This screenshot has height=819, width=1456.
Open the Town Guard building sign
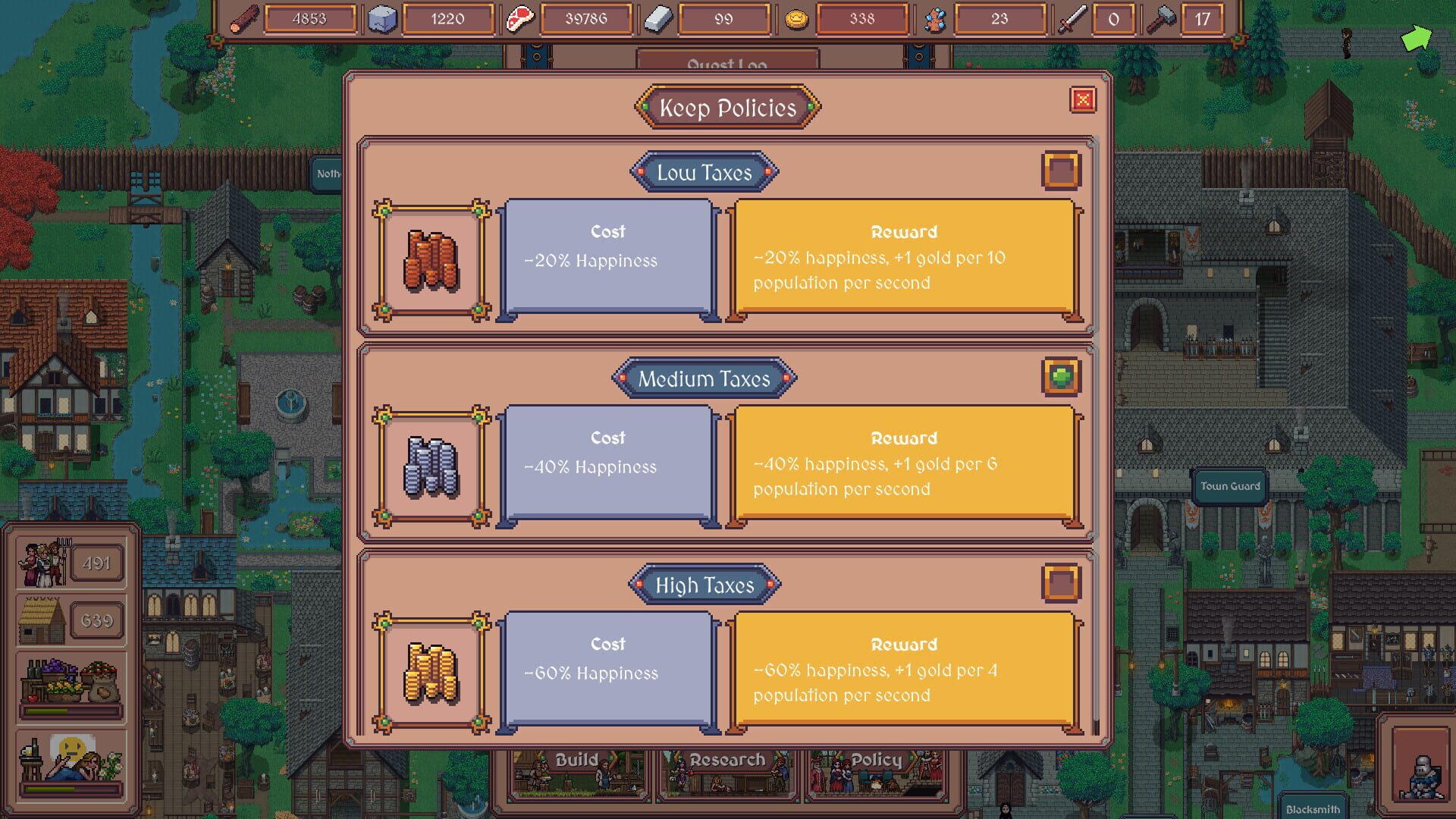pos(1229,485)
